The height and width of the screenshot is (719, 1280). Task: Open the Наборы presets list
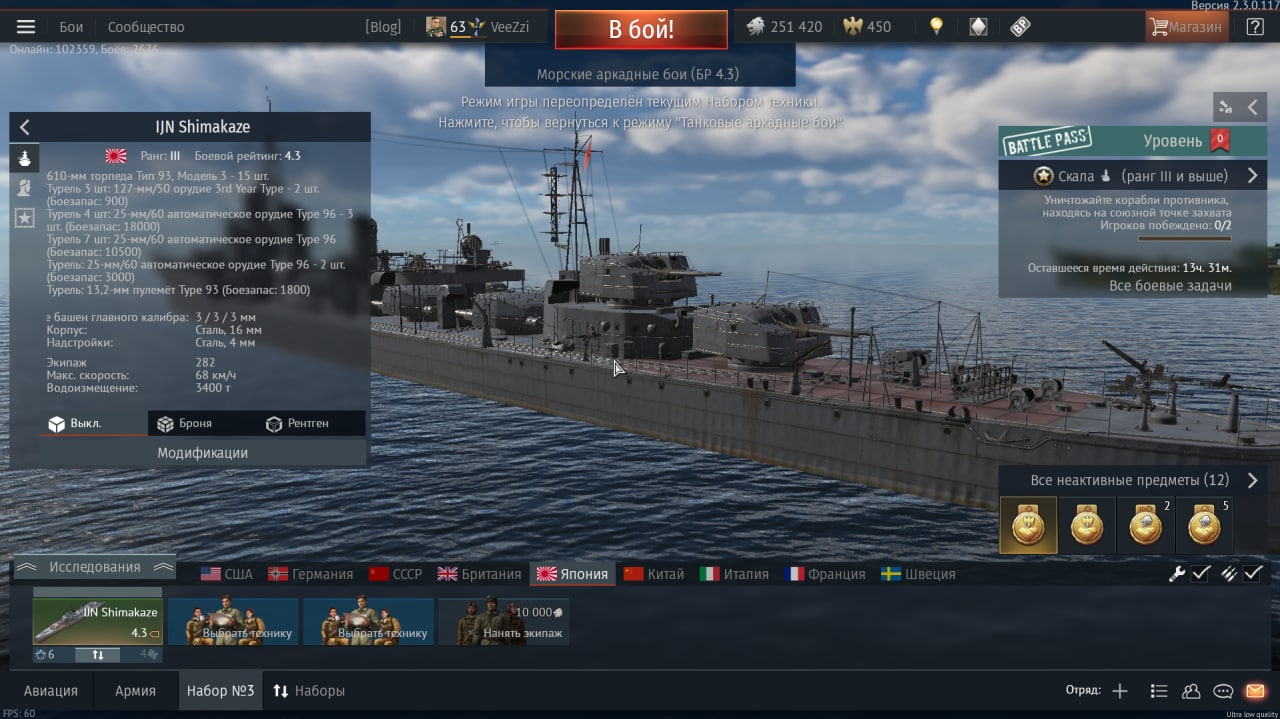point(309,691)
